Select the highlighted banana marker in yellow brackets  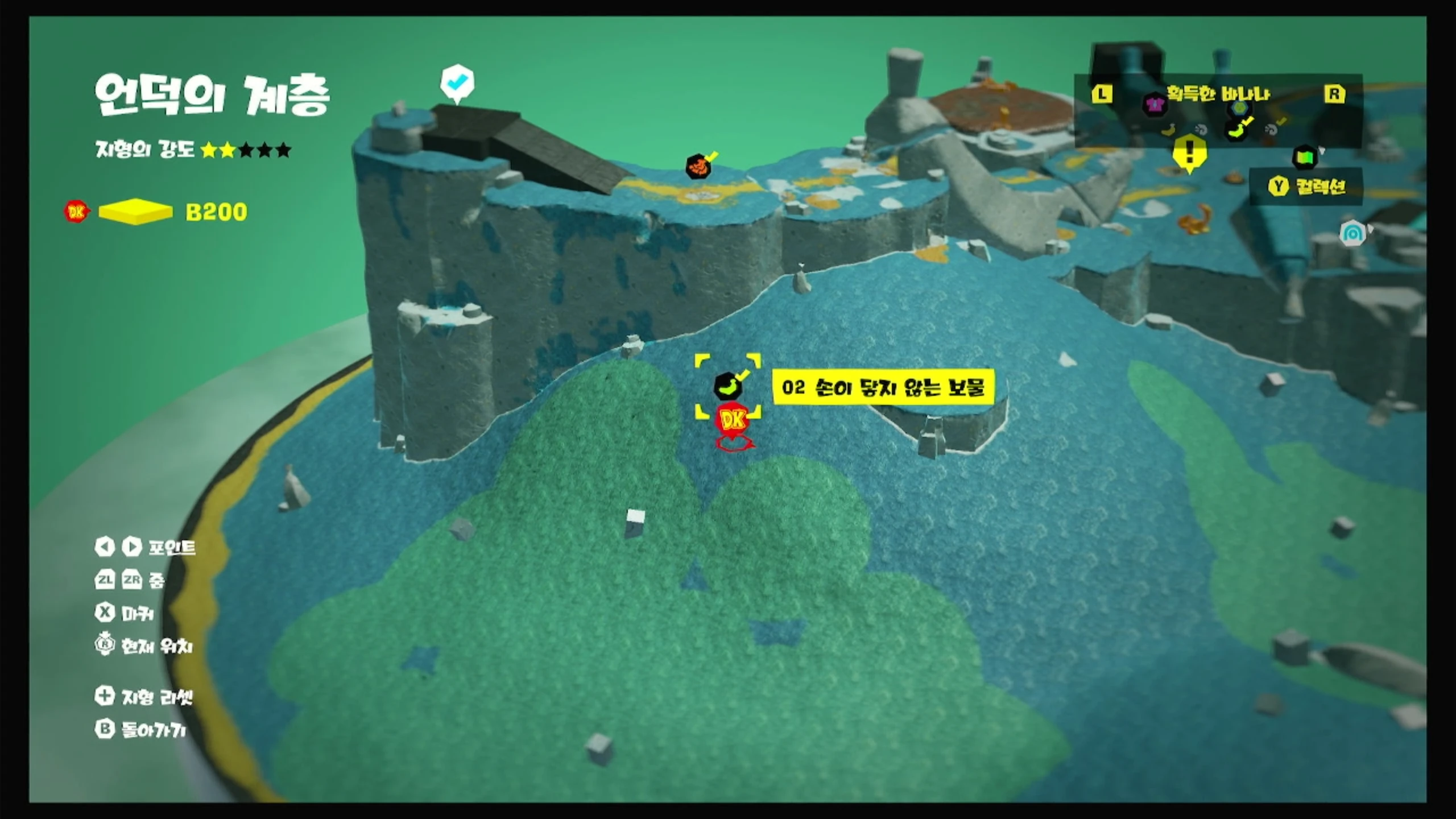pyautogui.click(x=727, y=387)
